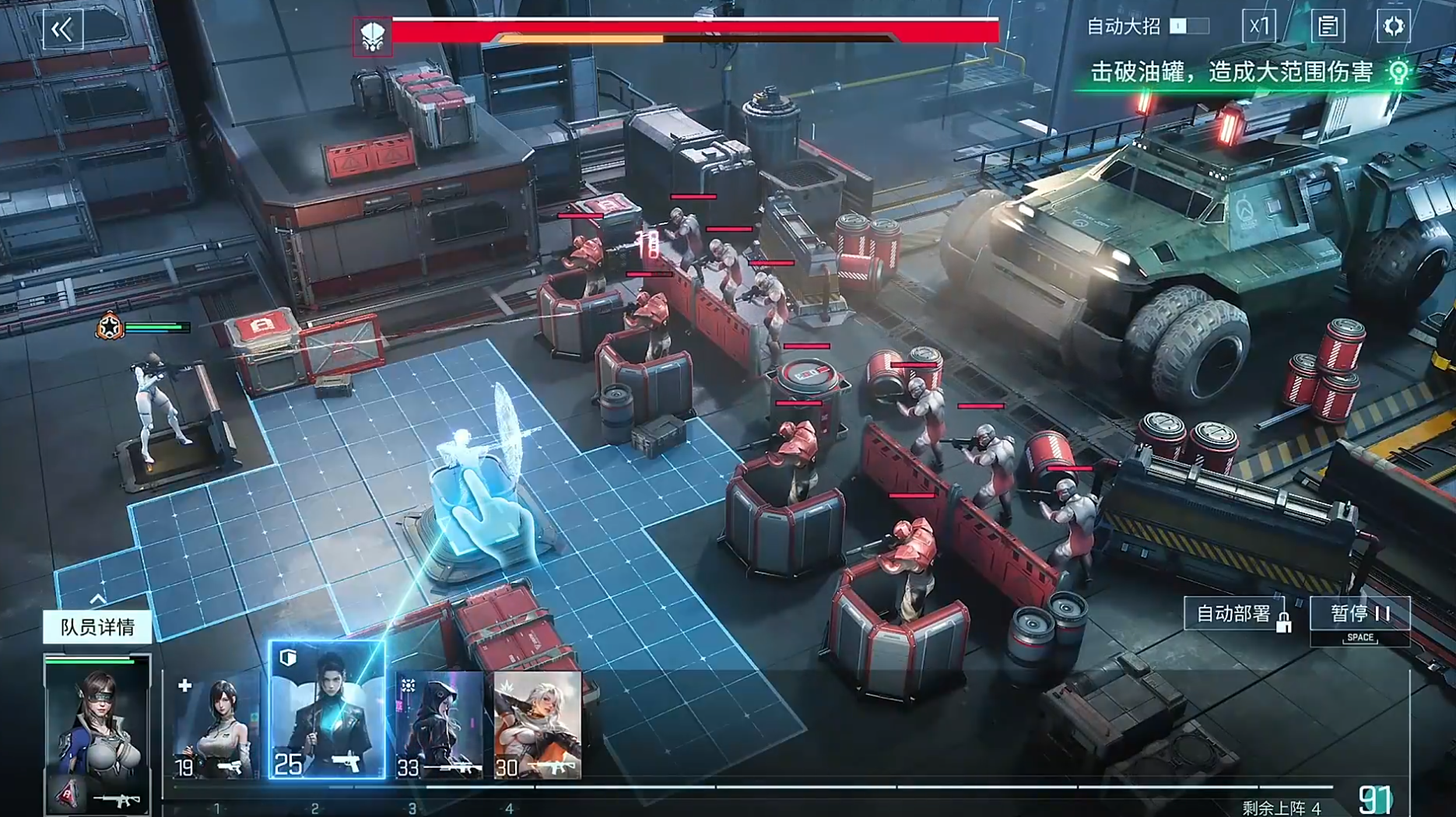Screen dimensions: 1456x817
Task: Activate the 自动部署 auto-deploy button
Action: coord(1237,615)
